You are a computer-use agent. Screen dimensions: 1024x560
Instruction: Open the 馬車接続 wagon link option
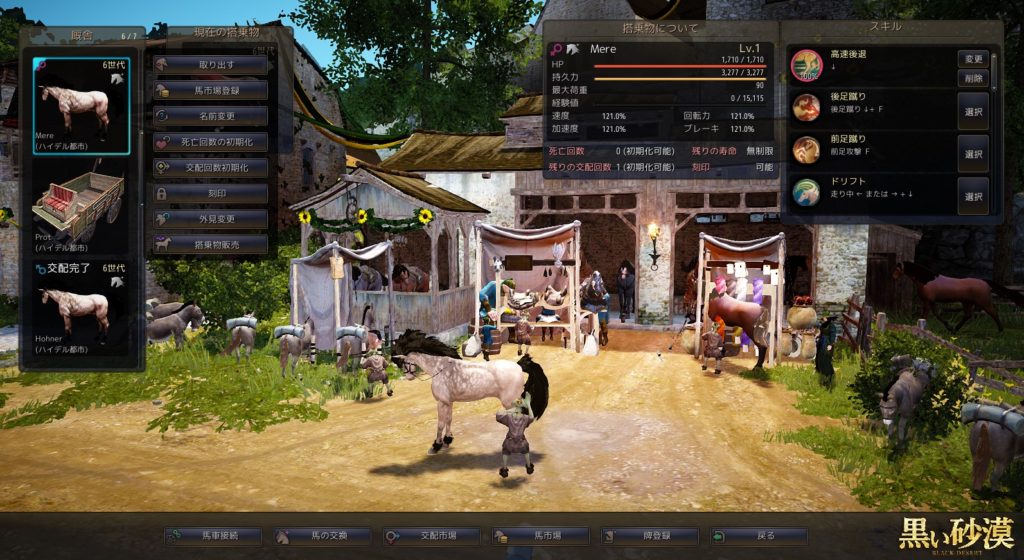[x=214, y=536]
